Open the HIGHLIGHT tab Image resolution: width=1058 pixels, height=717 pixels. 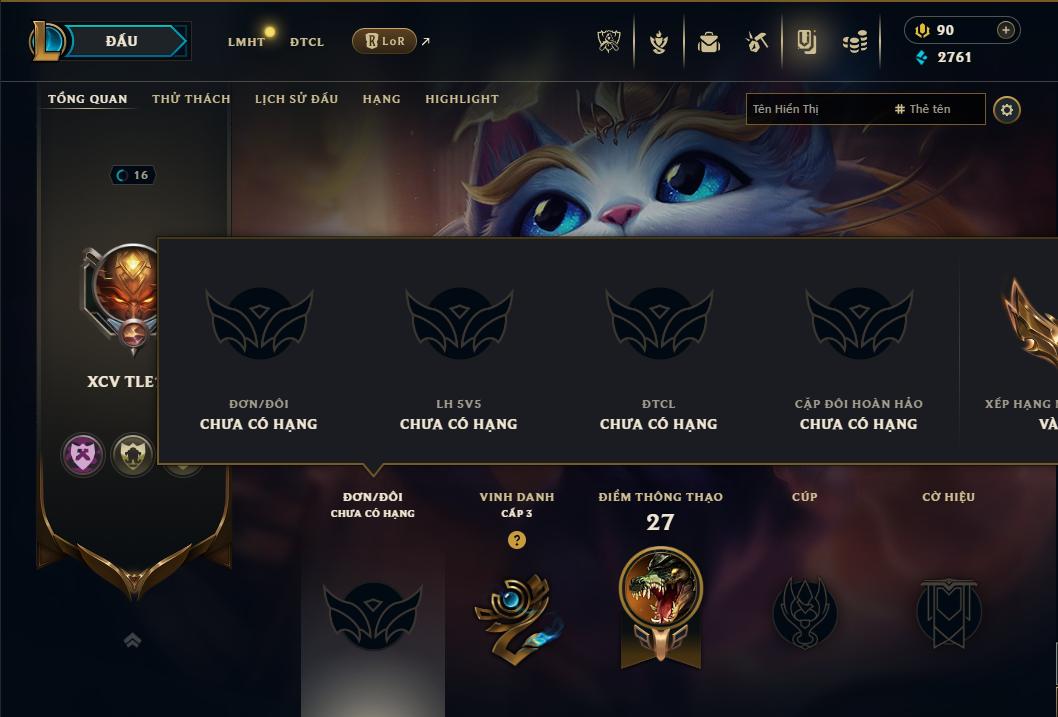click(462, 99)
